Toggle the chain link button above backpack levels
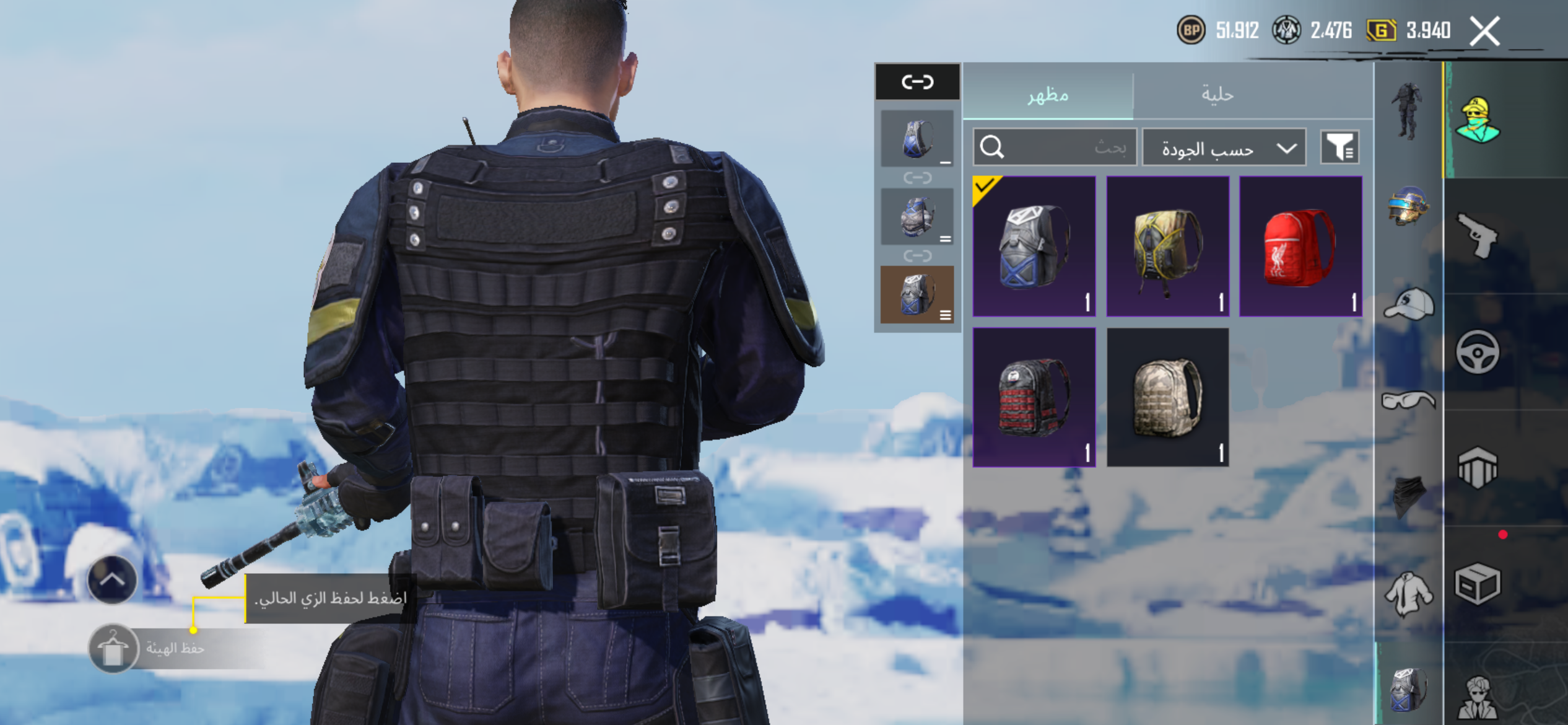This screenshot has width=1568, height=725. (917, 82)
